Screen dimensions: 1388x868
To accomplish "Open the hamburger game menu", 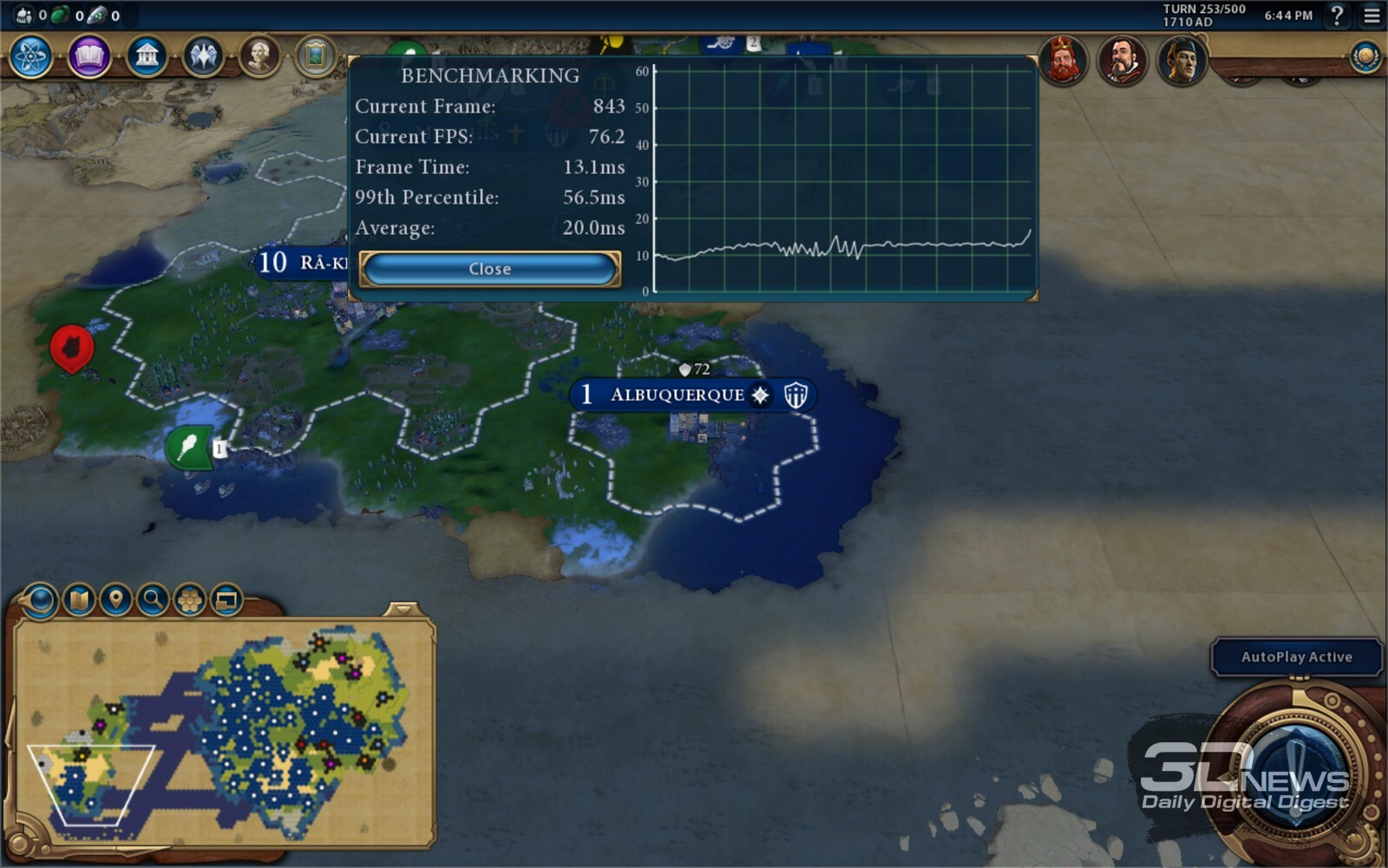I will coord(1372,16).
